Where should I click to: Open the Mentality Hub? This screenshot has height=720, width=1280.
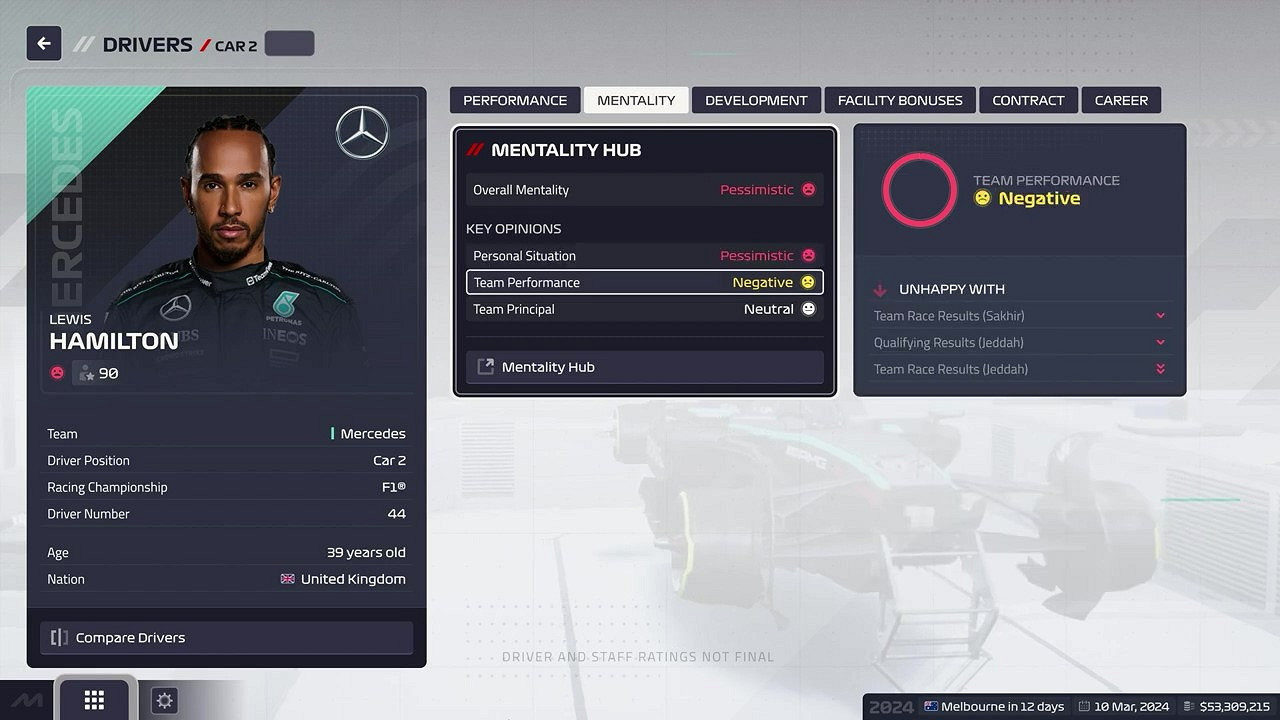tap(643, 366)
